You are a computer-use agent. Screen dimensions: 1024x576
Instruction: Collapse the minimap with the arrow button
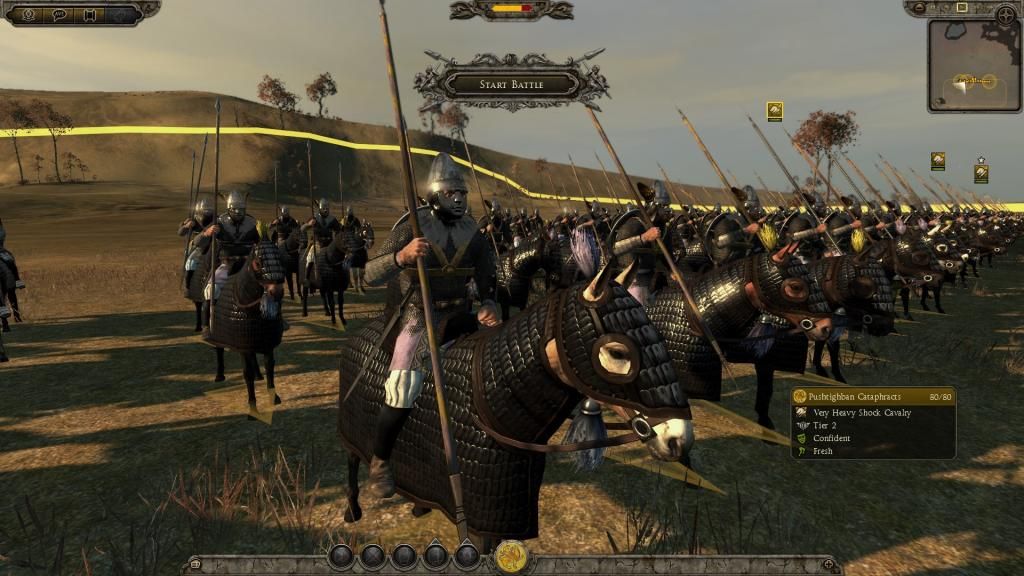point(917,8)
